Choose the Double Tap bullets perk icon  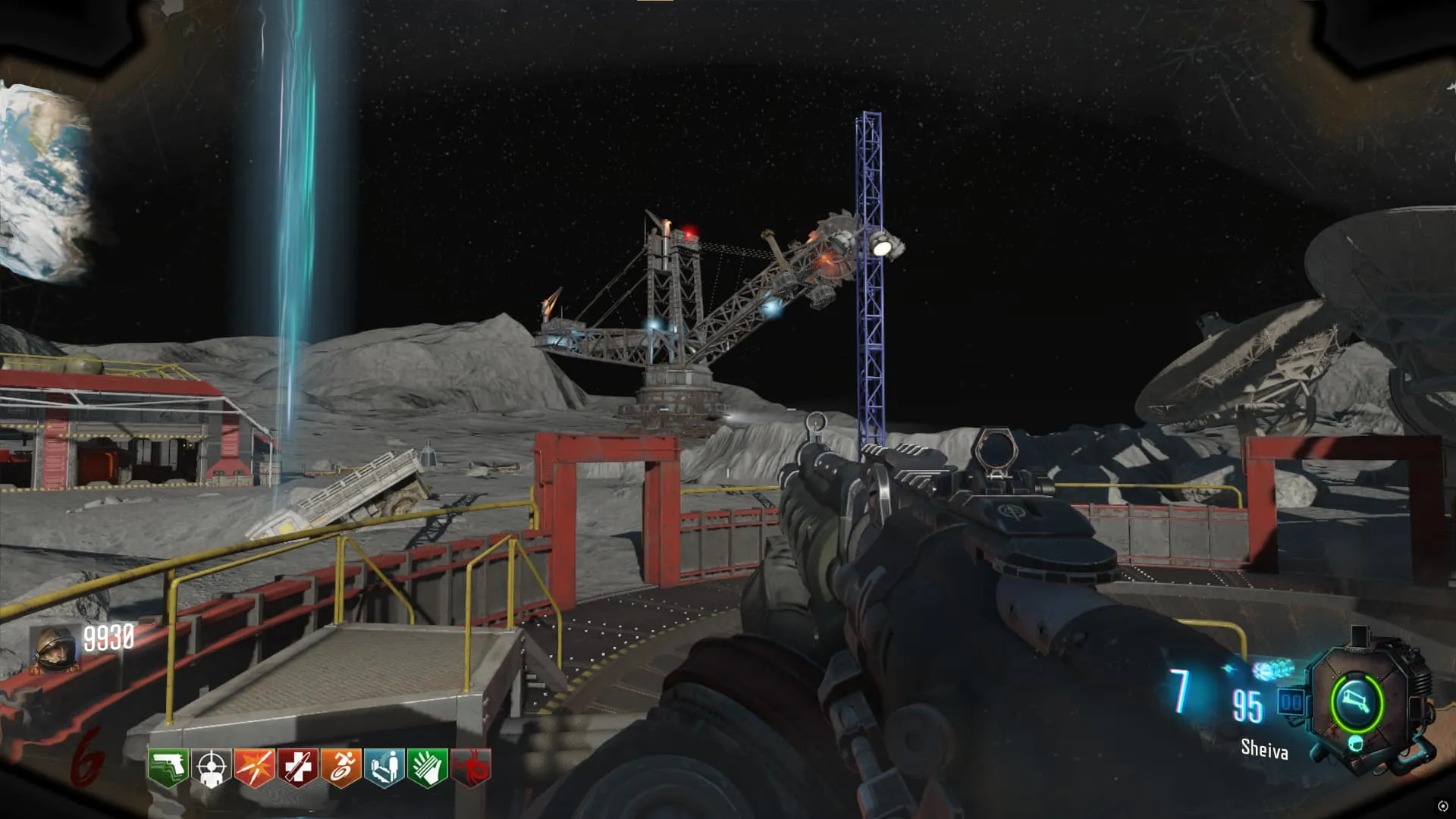click(254, 767)
